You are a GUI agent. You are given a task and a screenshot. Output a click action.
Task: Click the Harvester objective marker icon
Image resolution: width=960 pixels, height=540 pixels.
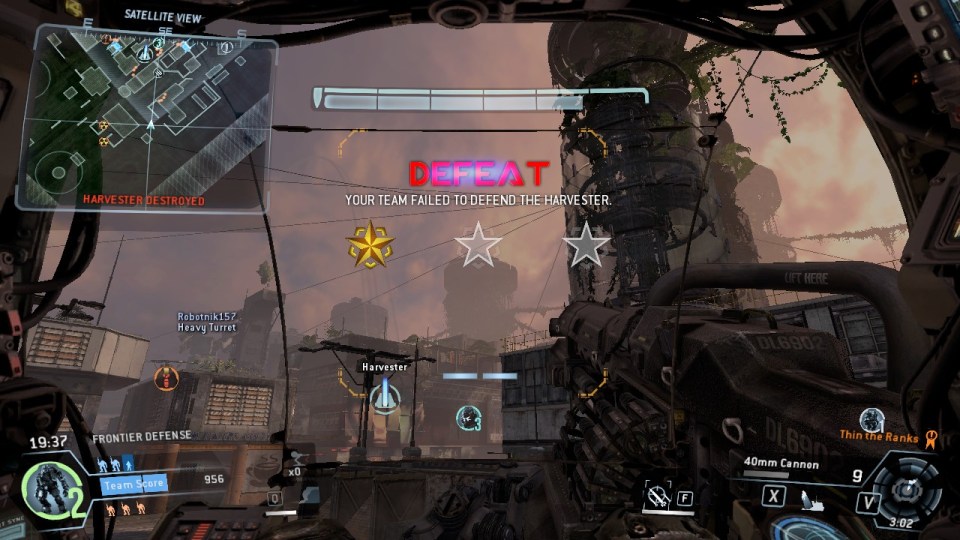[x=383, y=397]
